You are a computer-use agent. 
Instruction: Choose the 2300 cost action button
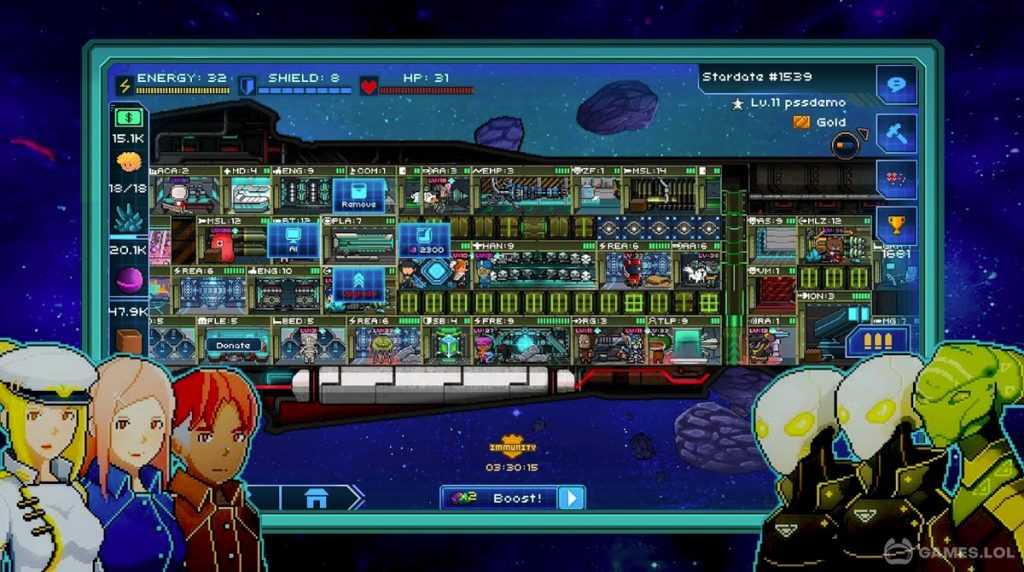pyautogui.click(x=424, y=240)
